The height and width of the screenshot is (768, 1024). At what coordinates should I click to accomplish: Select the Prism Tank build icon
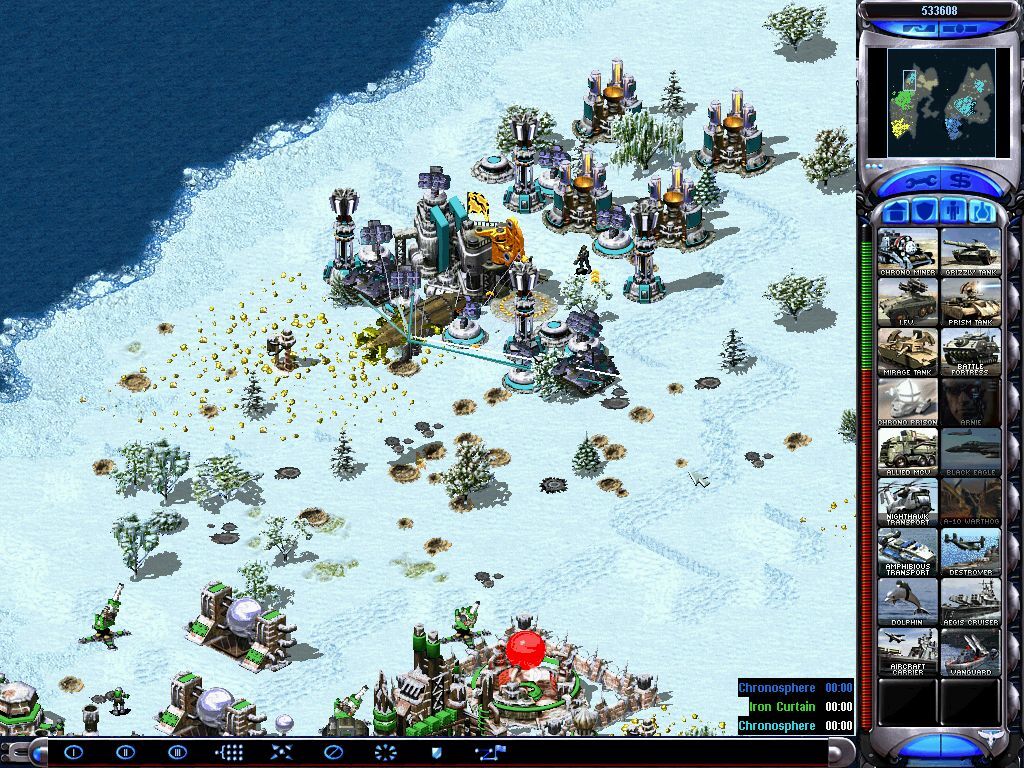pos(970,302)
